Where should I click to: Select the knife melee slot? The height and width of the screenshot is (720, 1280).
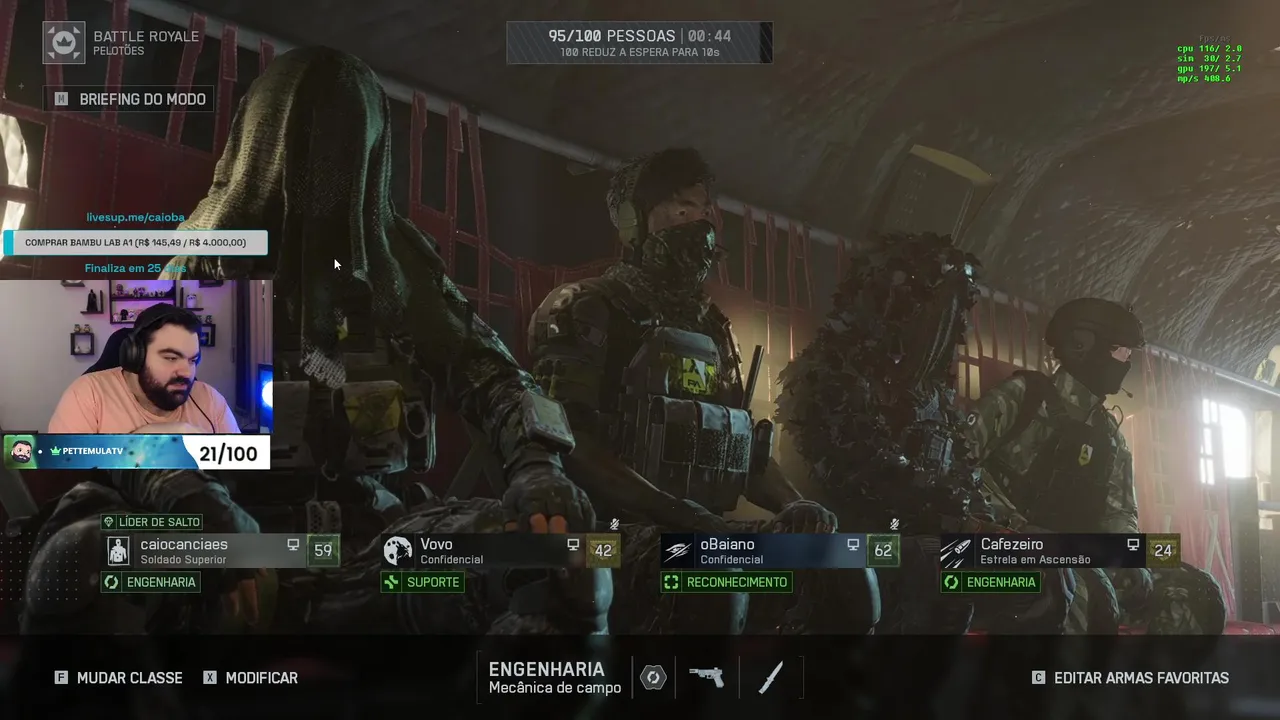[x=770, y=677]
